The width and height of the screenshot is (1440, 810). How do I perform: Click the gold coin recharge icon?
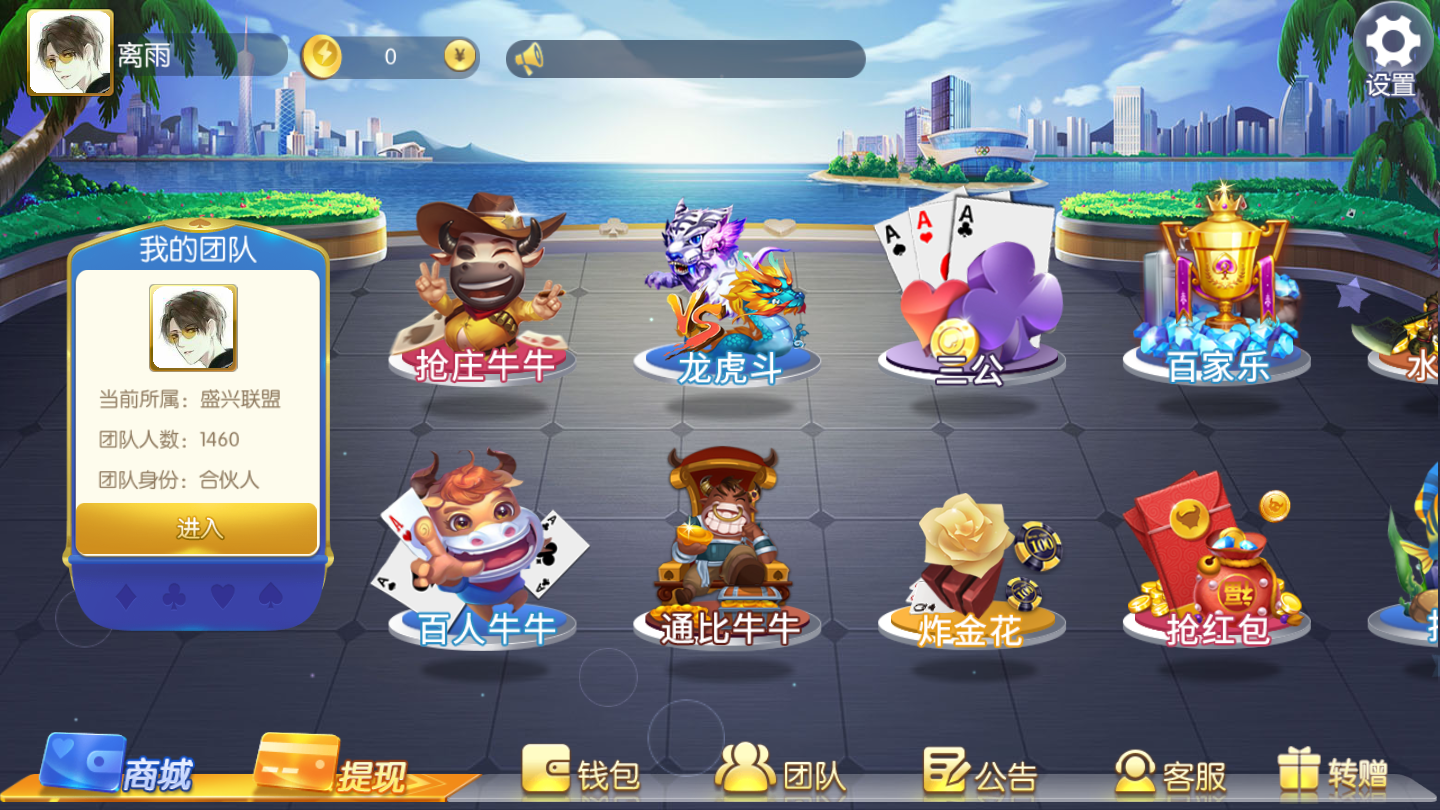[323, 57]
